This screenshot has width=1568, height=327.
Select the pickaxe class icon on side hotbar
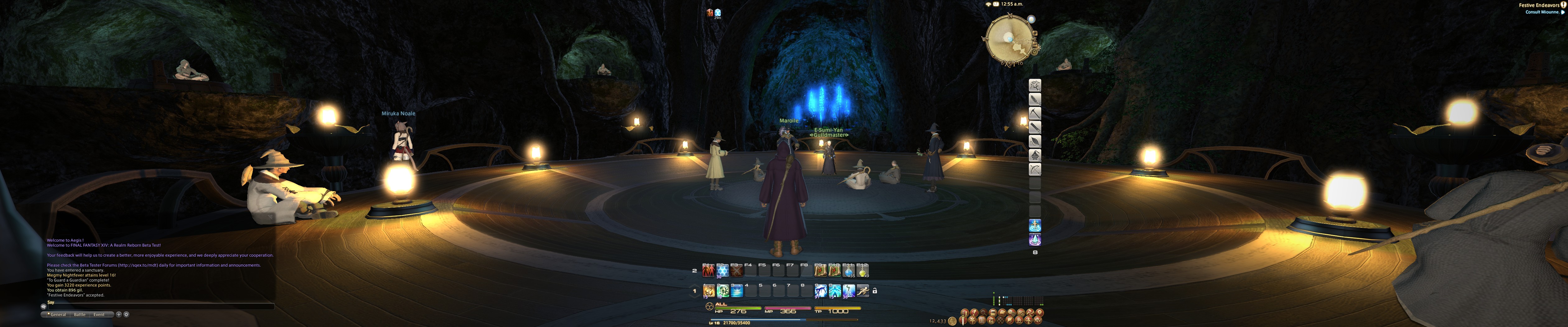1035,114
